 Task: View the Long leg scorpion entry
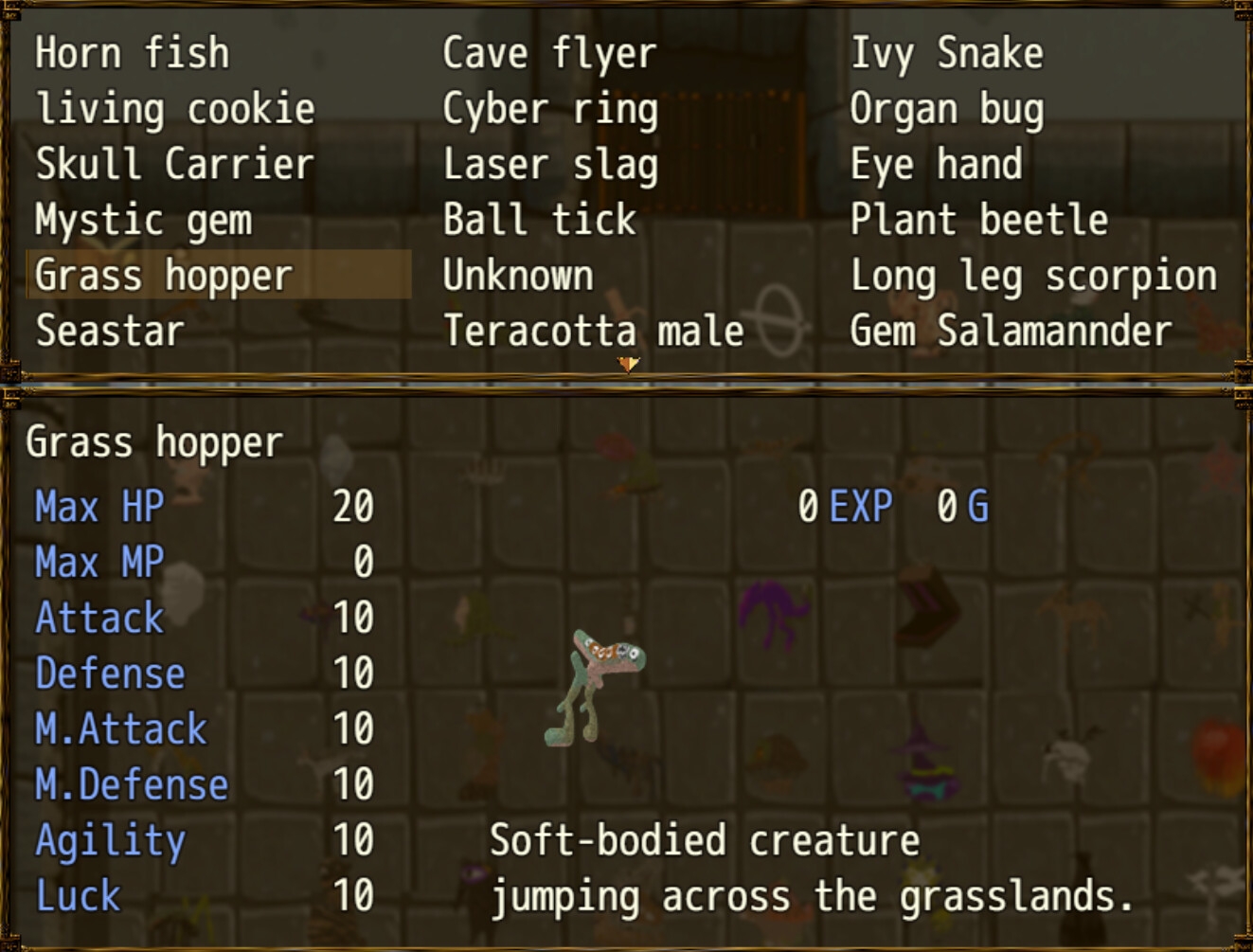click(x=1033, y=276)
